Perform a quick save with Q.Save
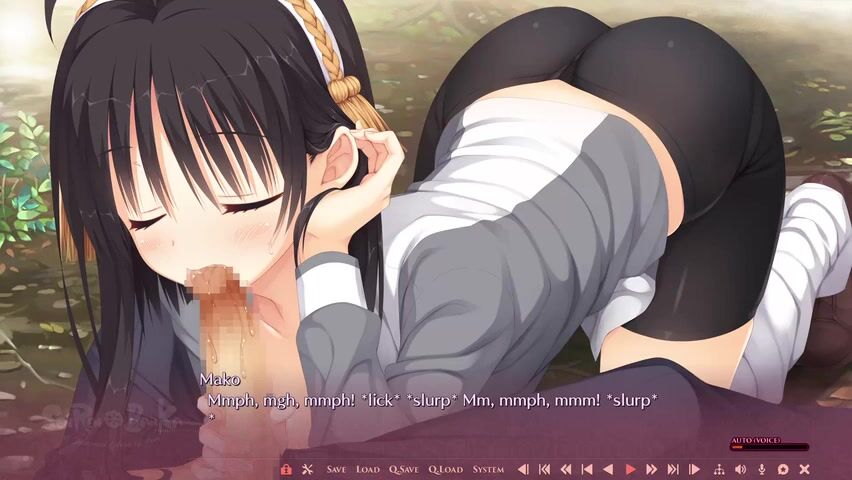This screenshot has height=480, width=852. point(404,469)
